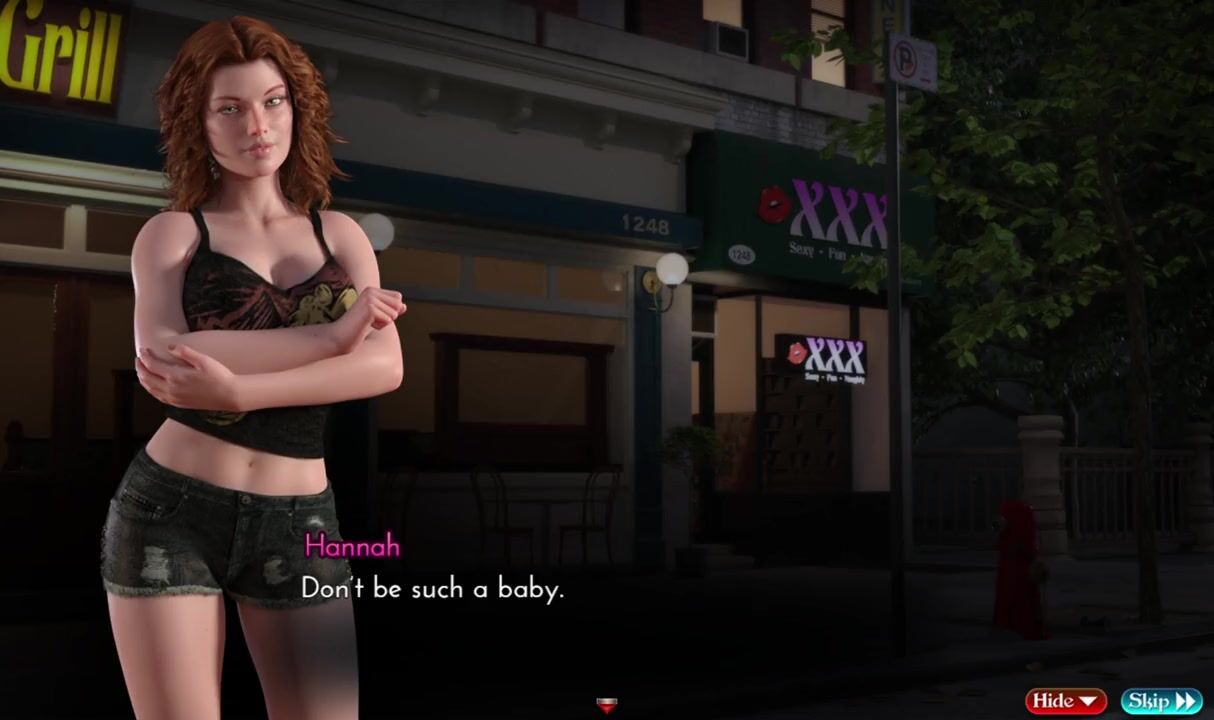Advance dialogue with the red arrow indicator
The width and height of the screenshot is (1214, 720).
point(606,705)
